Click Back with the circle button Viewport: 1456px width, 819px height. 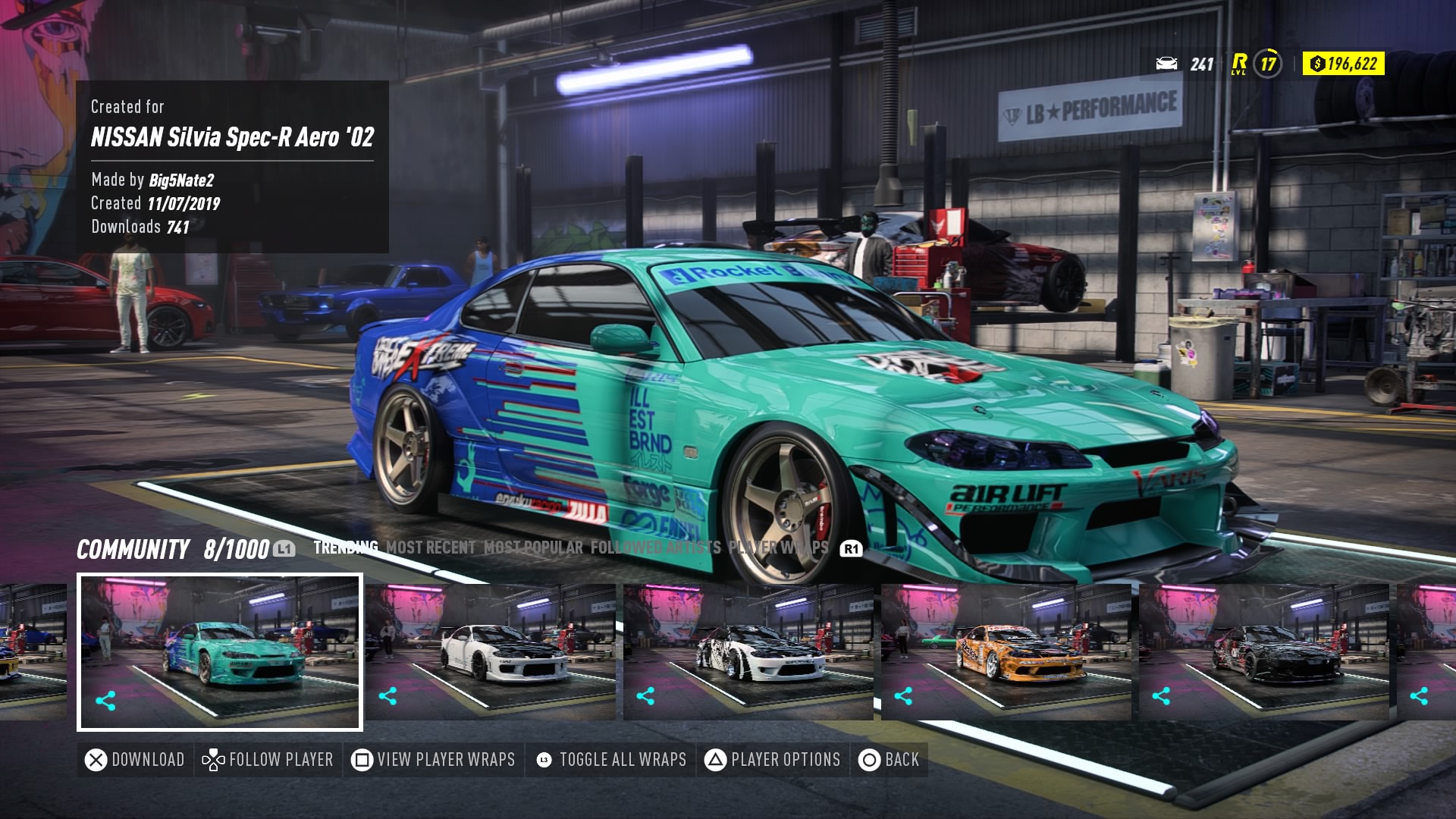(x=890, y=759)
